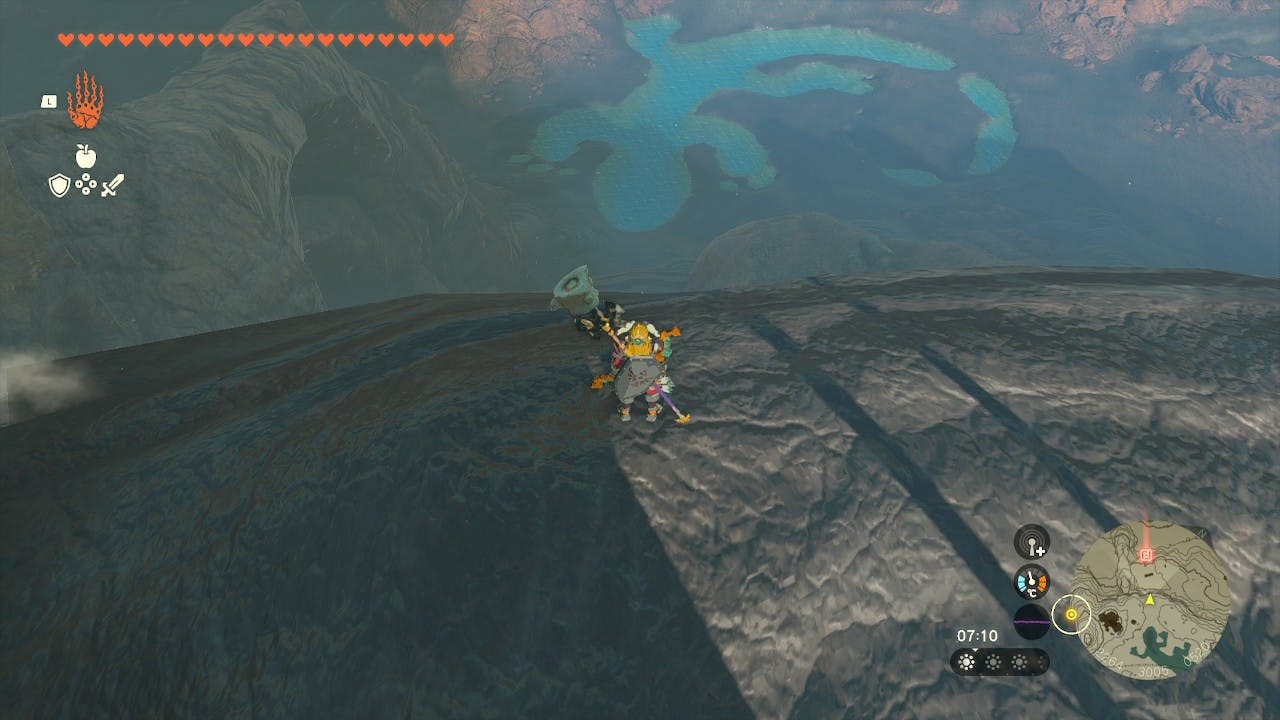Activate the orange Ultrahand ability icon
Viewport: 1280px width, 720px height.
(85, 100)
